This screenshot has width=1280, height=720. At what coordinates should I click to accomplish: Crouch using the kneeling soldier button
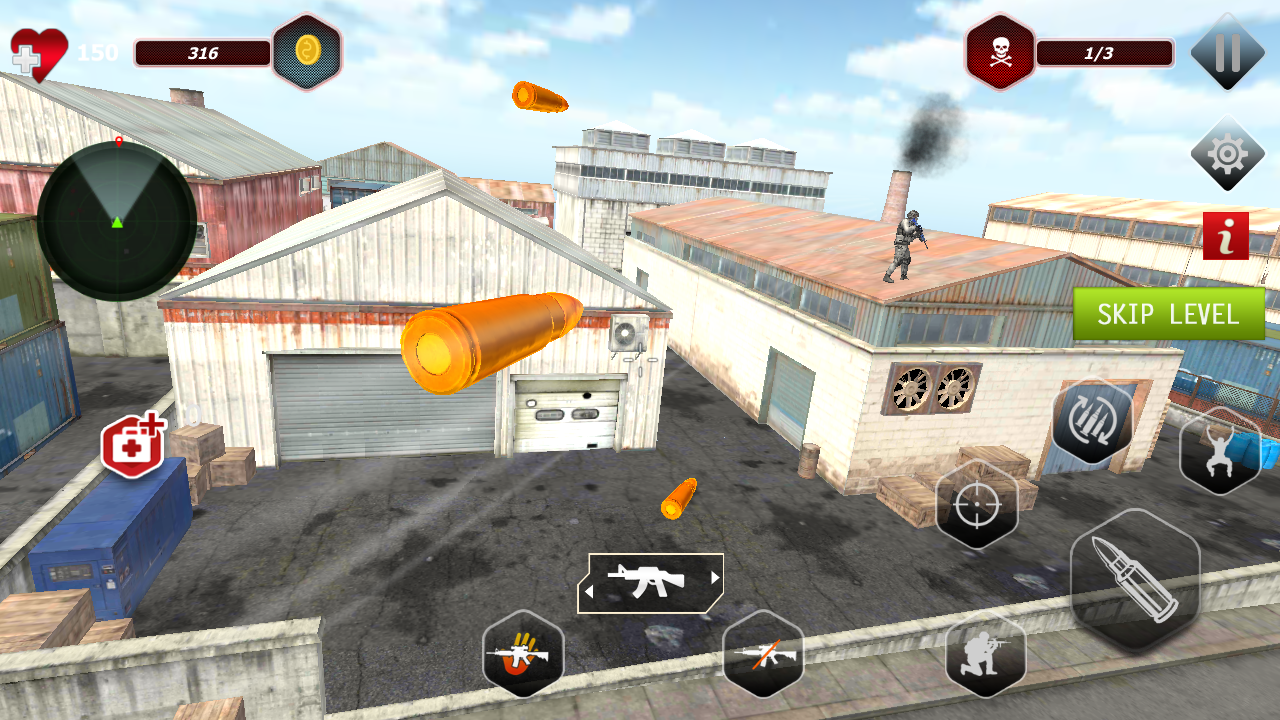coord(985,655)
